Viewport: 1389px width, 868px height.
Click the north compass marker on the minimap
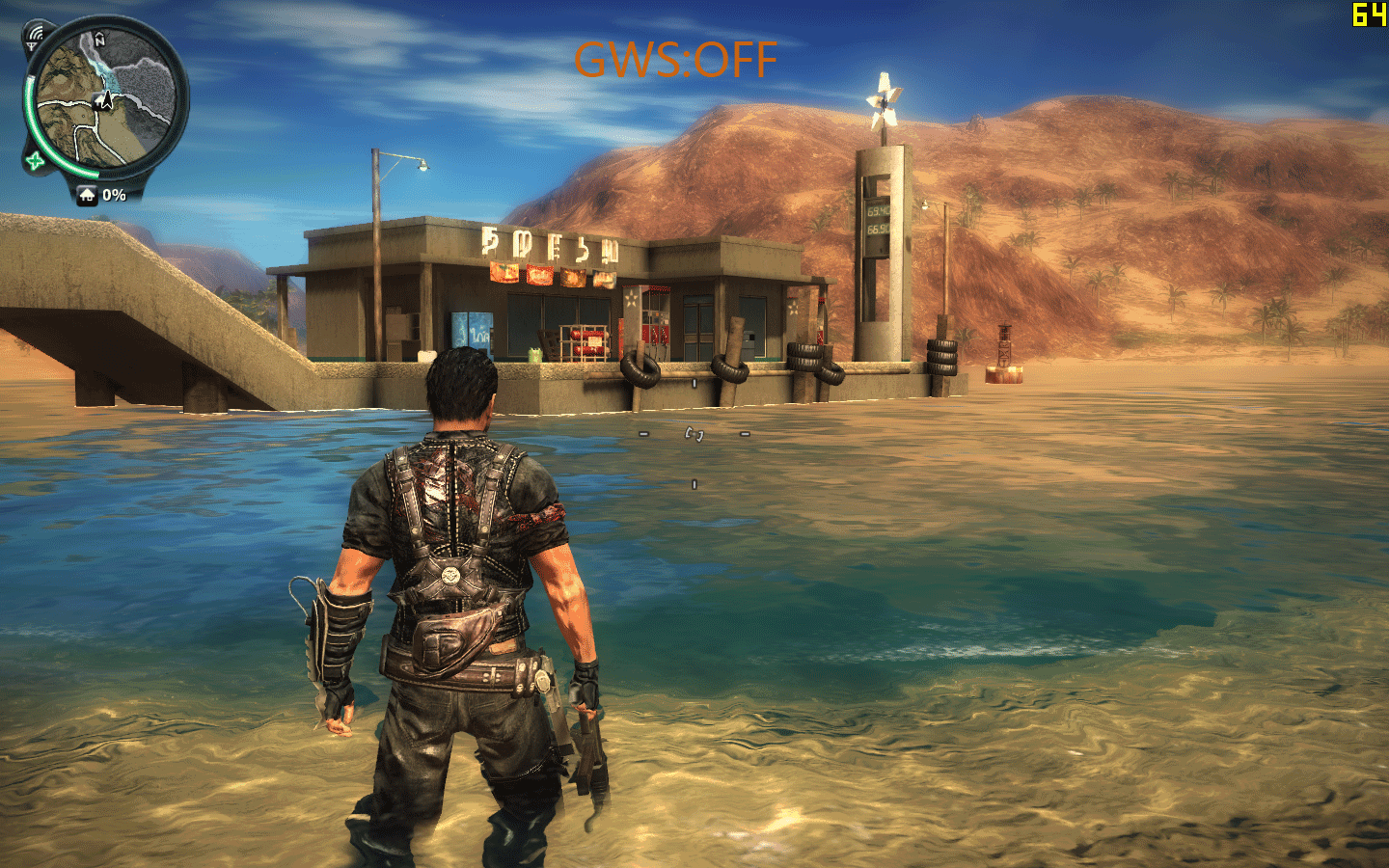100,39
